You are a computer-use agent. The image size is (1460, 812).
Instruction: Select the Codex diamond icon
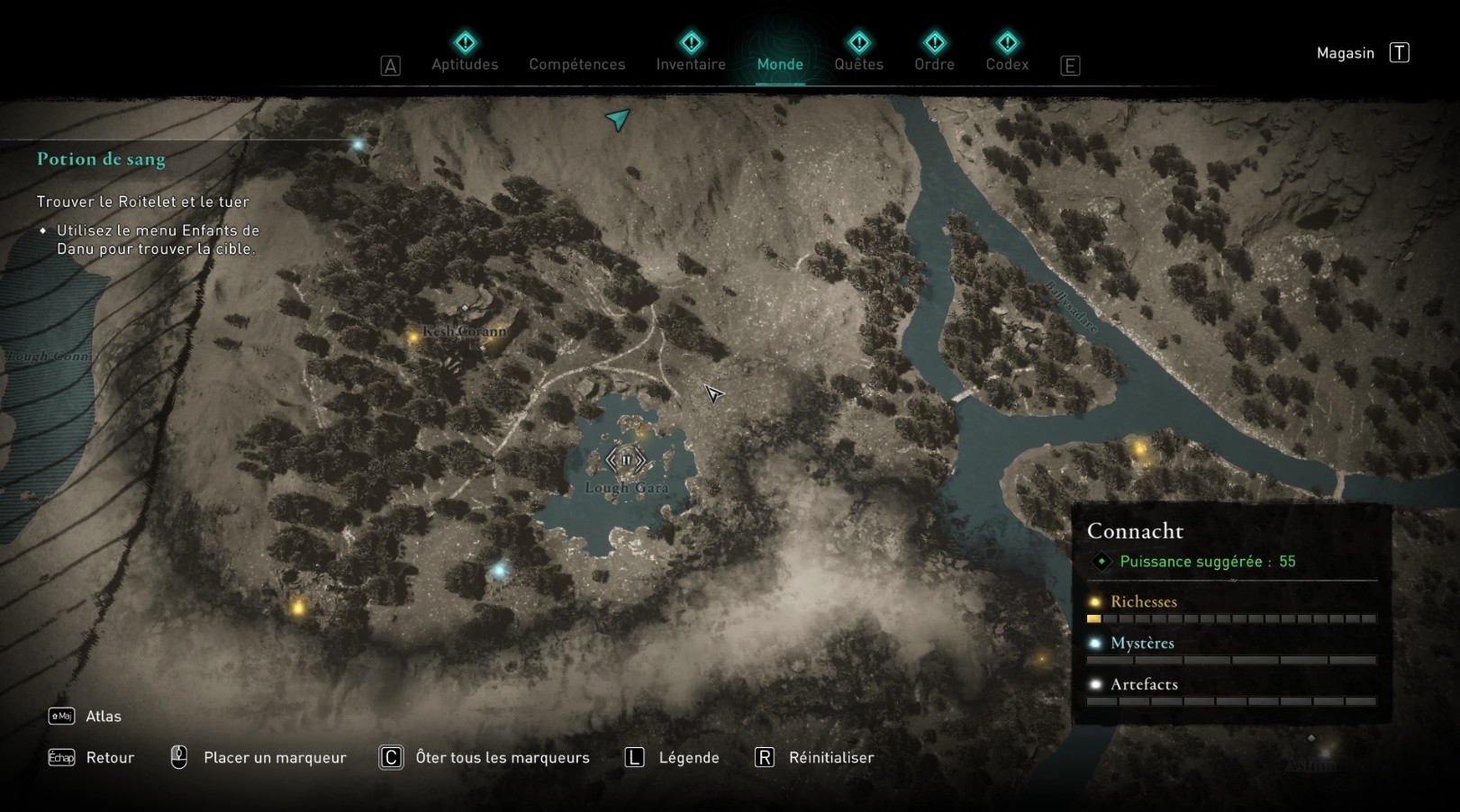(x=1006, y=41)
